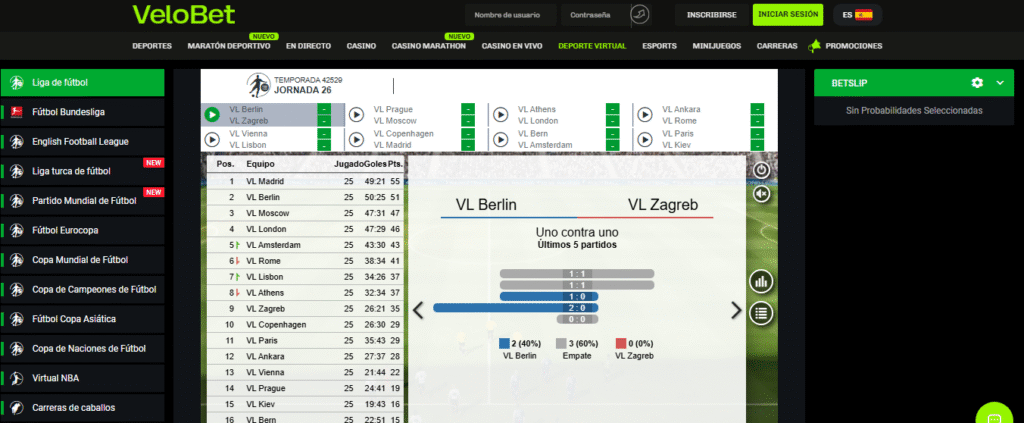Image resolution: width=1024 pixels, height=423 pixels.
Task: Select the VL Athens vs VL London match
Action: click(501, 115)
